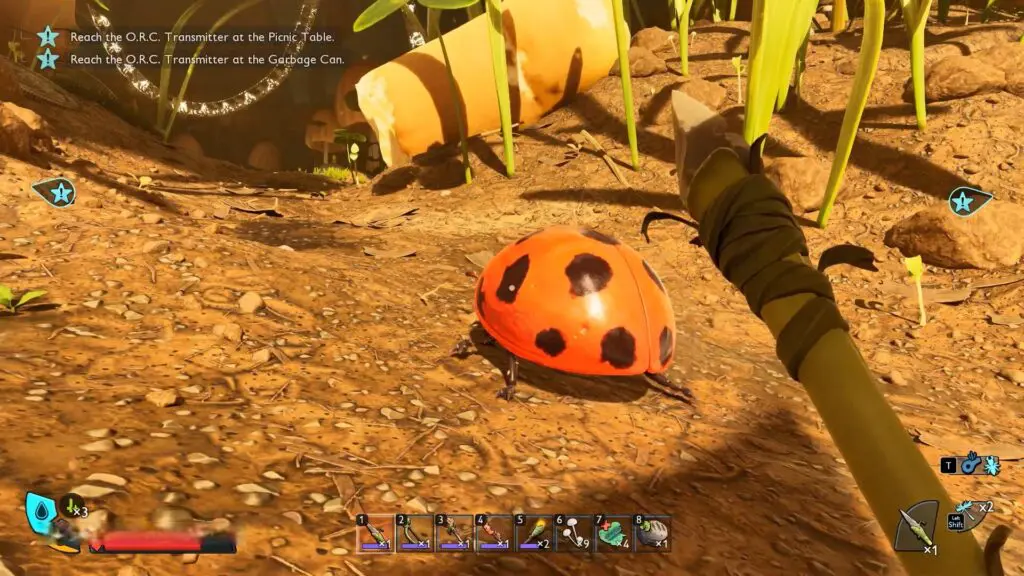This screenshot has height=576, width=1024.
Task: Click the cyan water droplet thirst icon
Action: [x=40, y=510]
